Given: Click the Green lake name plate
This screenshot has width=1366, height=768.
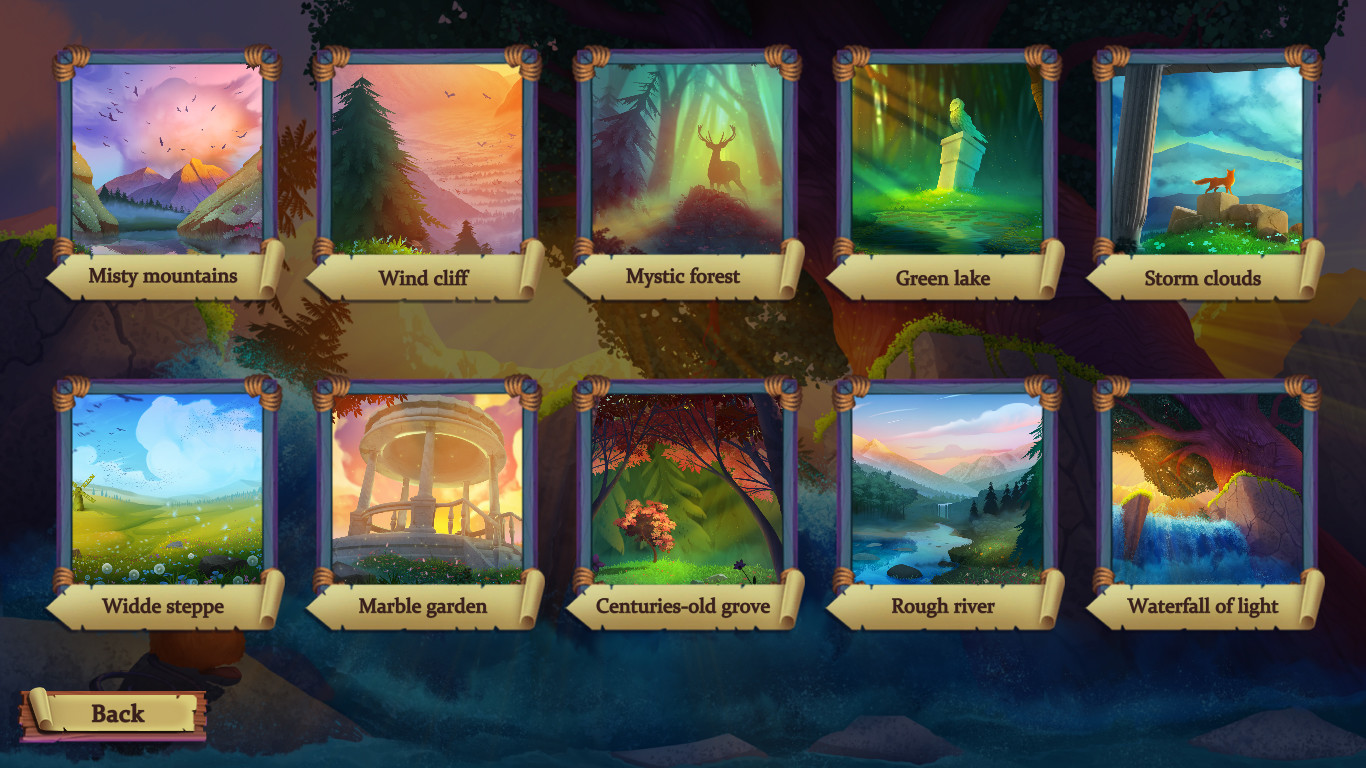Looking at the screenshot, I should tap(940, 278).
